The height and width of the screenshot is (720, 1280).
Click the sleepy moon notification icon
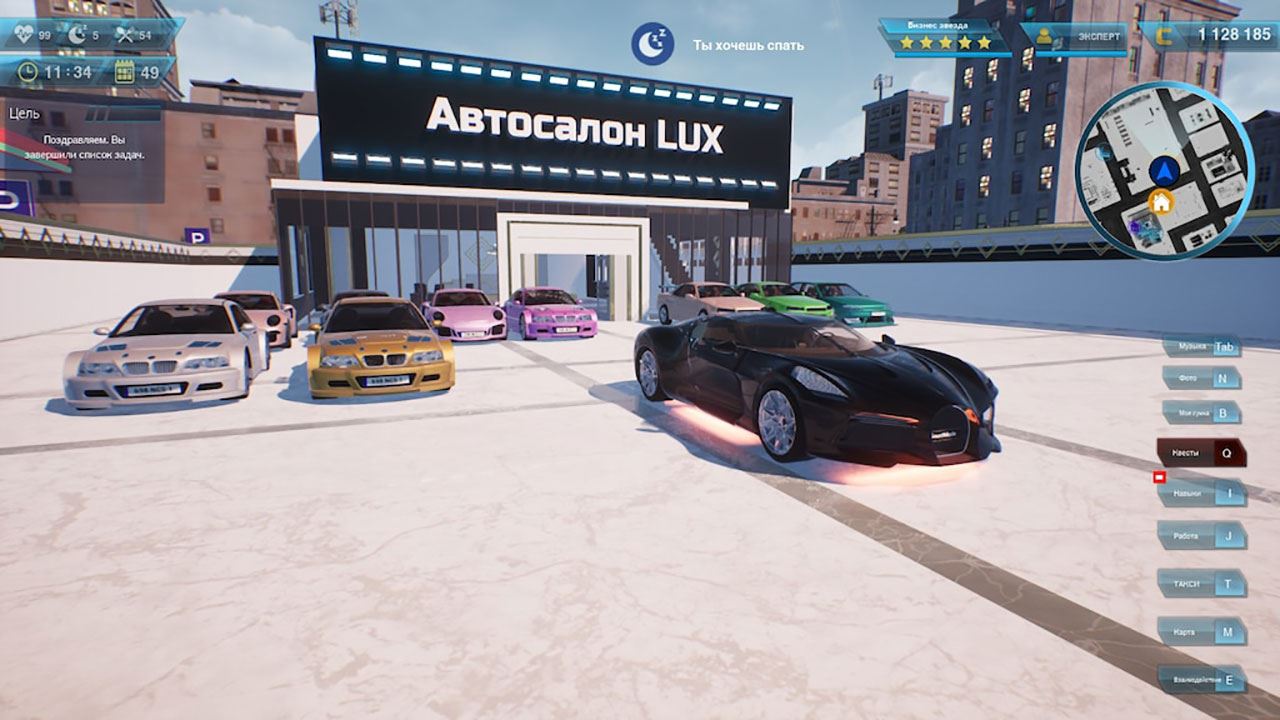pyautogui.click(x=652, y=44)
